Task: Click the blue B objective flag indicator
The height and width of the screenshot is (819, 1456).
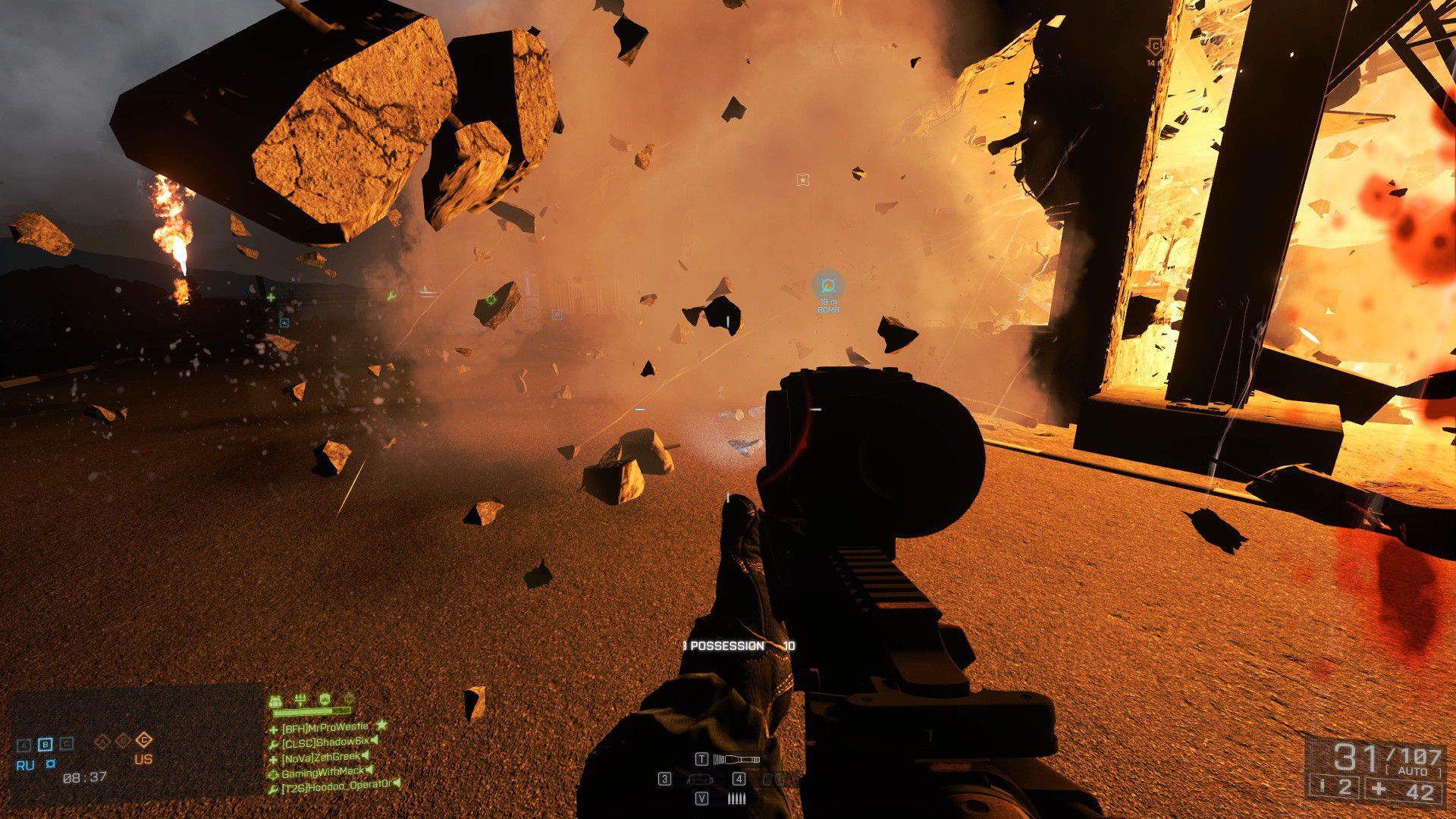Action: click(45, 744)
